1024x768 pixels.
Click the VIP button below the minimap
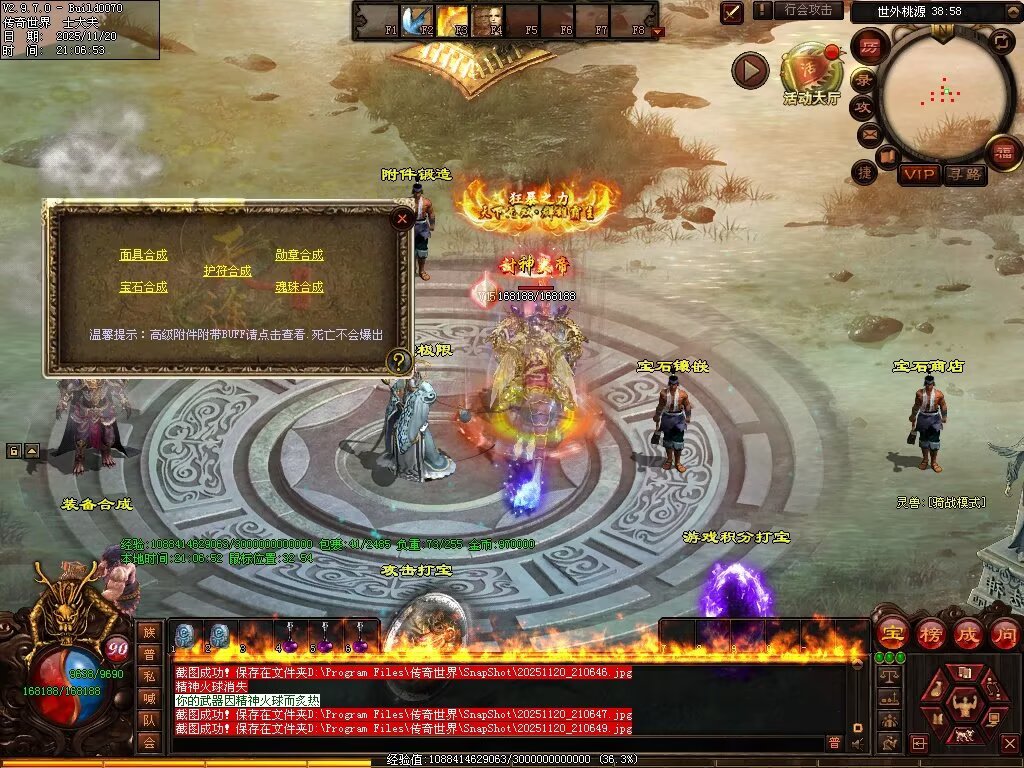pos(919,174)
